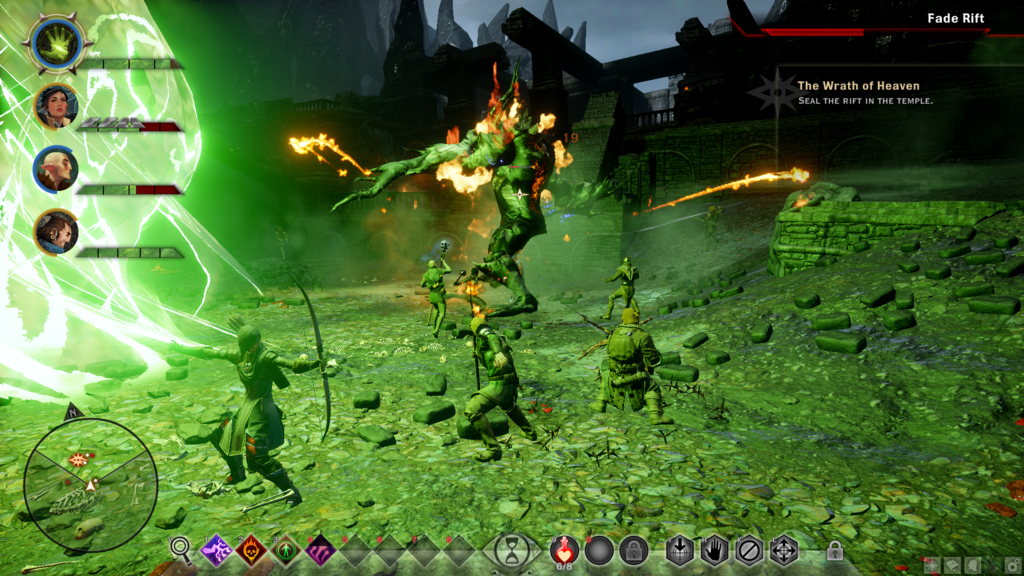Image resolution: width=1024 pixels, height=576 pixels.
Task: Toggle the hourglass tactical view button
Action: (x=512, y=549)
